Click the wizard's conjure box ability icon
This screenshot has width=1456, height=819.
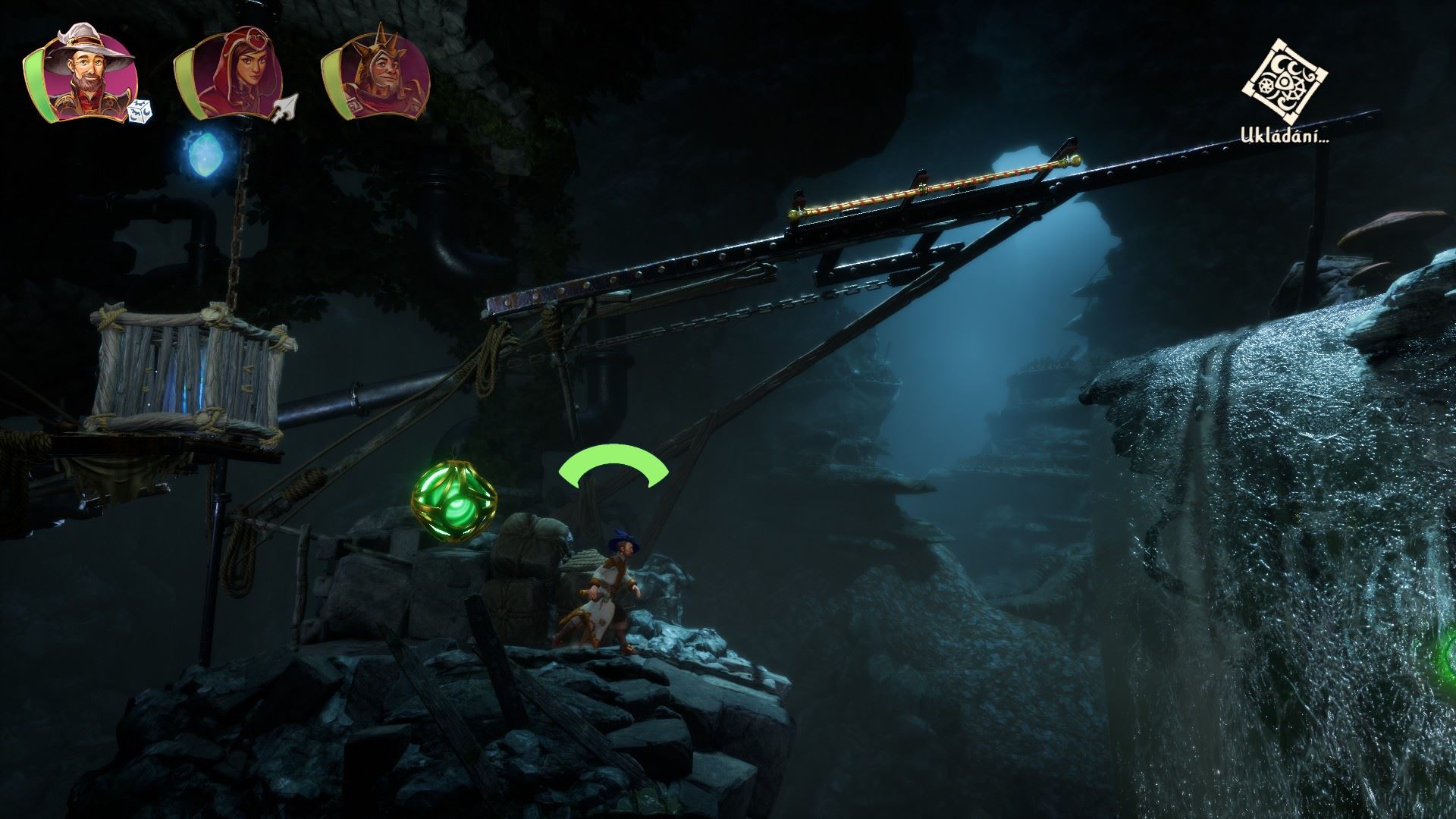[141, 111]
